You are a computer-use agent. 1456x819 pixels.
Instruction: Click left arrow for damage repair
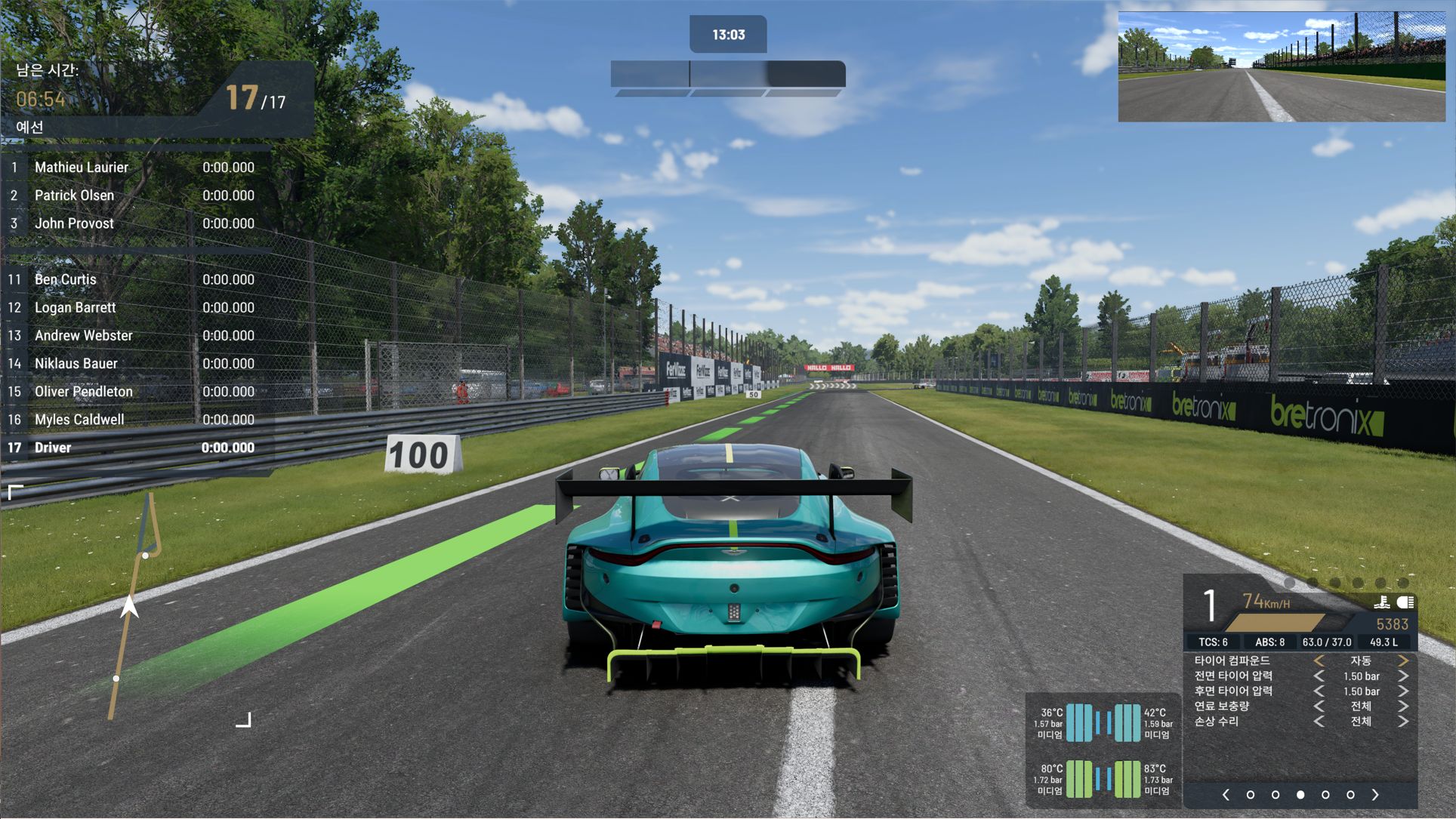tap(1319, 722)
